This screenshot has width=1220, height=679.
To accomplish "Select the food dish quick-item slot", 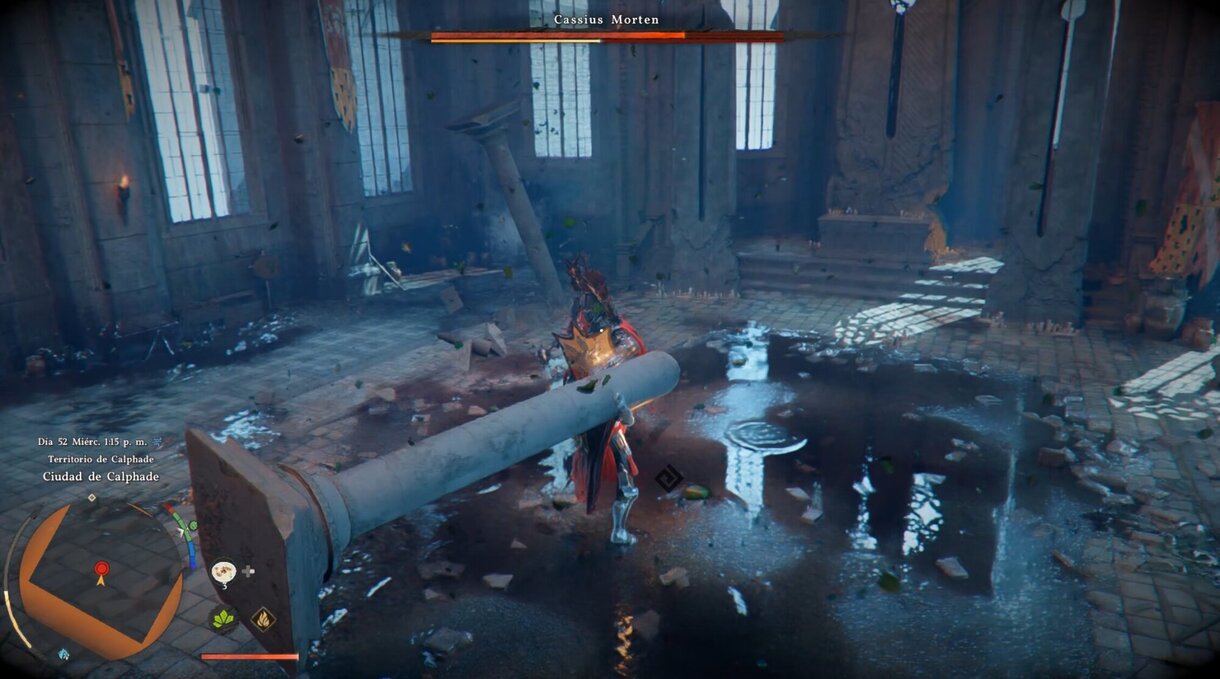I will 223,571.
